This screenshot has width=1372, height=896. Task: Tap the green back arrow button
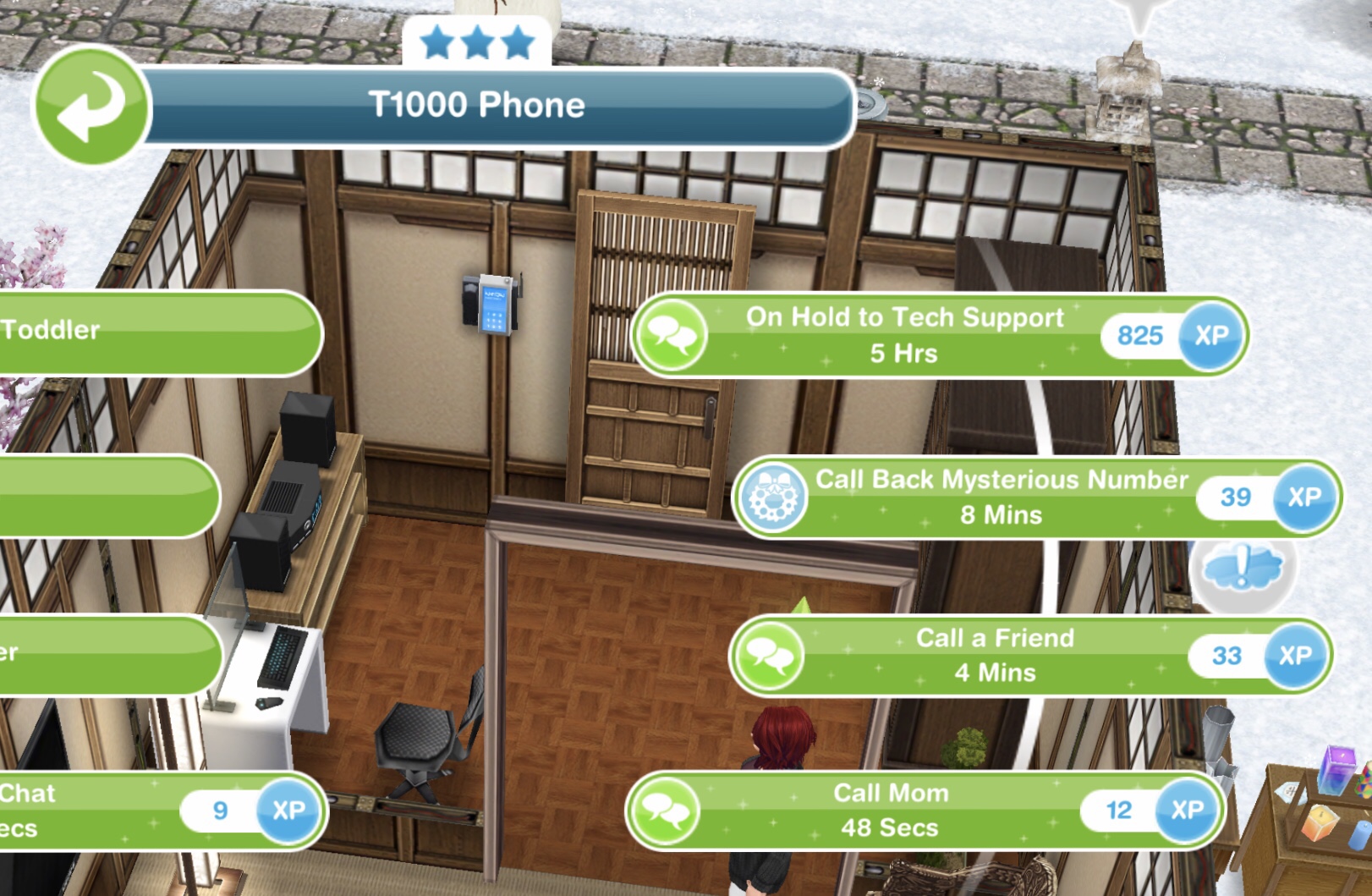(x=91, y=106)
